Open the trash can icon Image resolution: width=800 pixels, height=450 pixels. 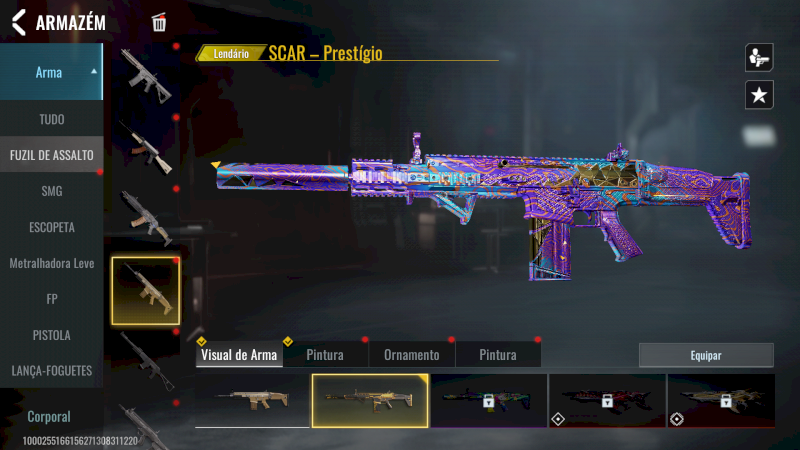pos(159,23)
